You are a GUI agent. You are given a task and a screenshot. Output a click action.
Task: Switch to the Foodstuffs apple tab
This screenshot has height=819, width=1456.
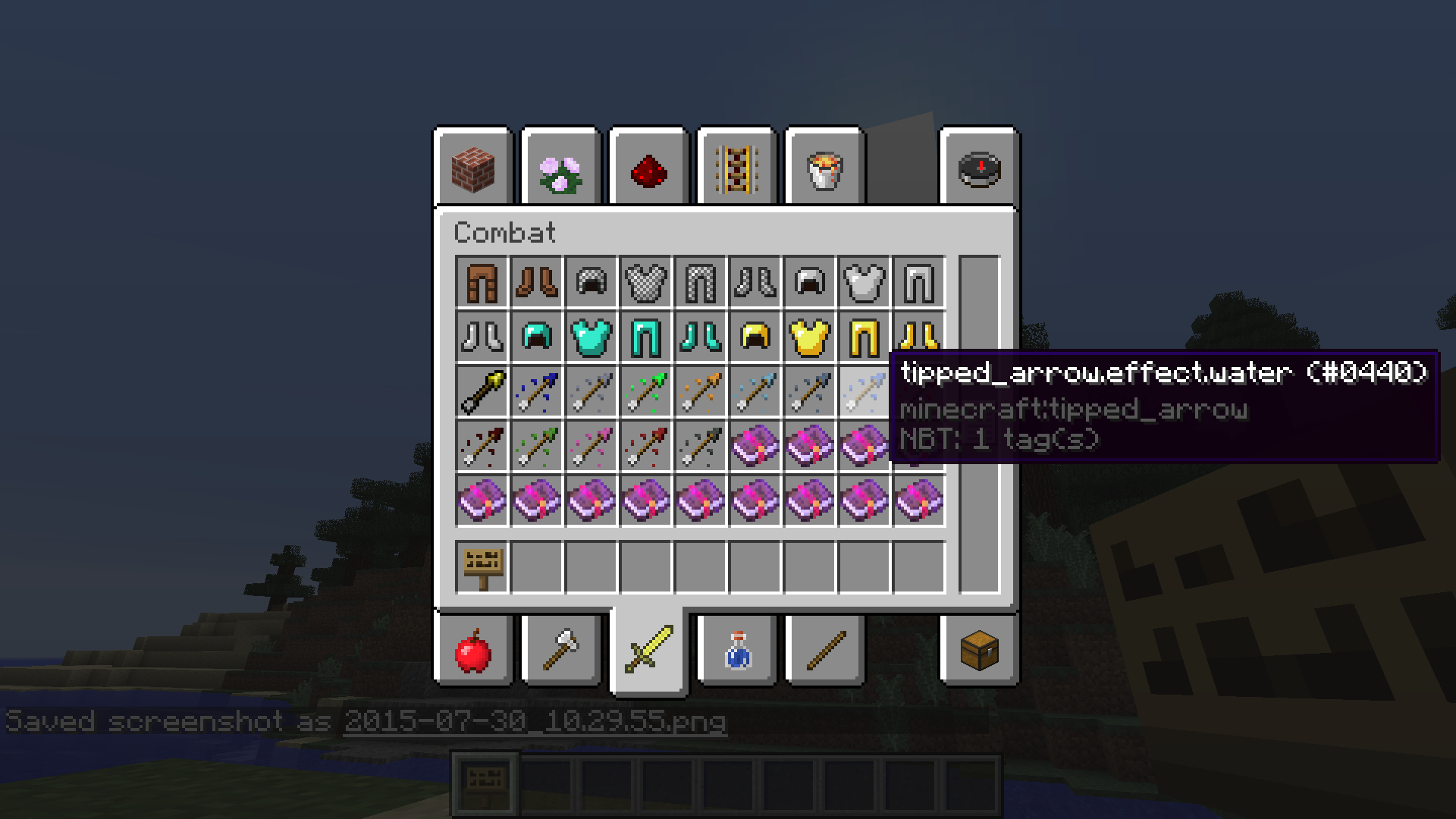(x=473, y=651)
